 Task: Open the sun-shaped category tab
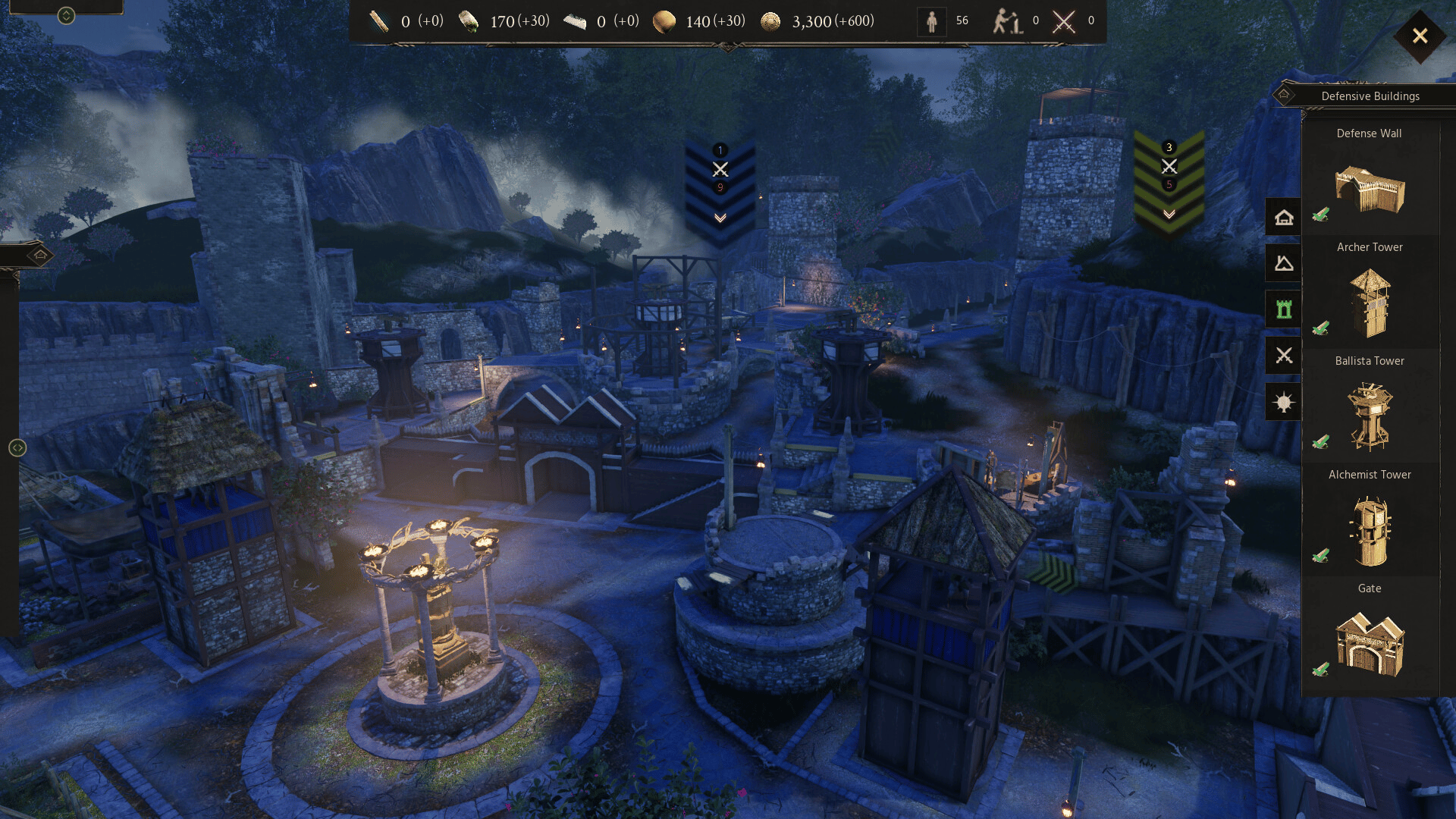click(x=1284, y=402)
